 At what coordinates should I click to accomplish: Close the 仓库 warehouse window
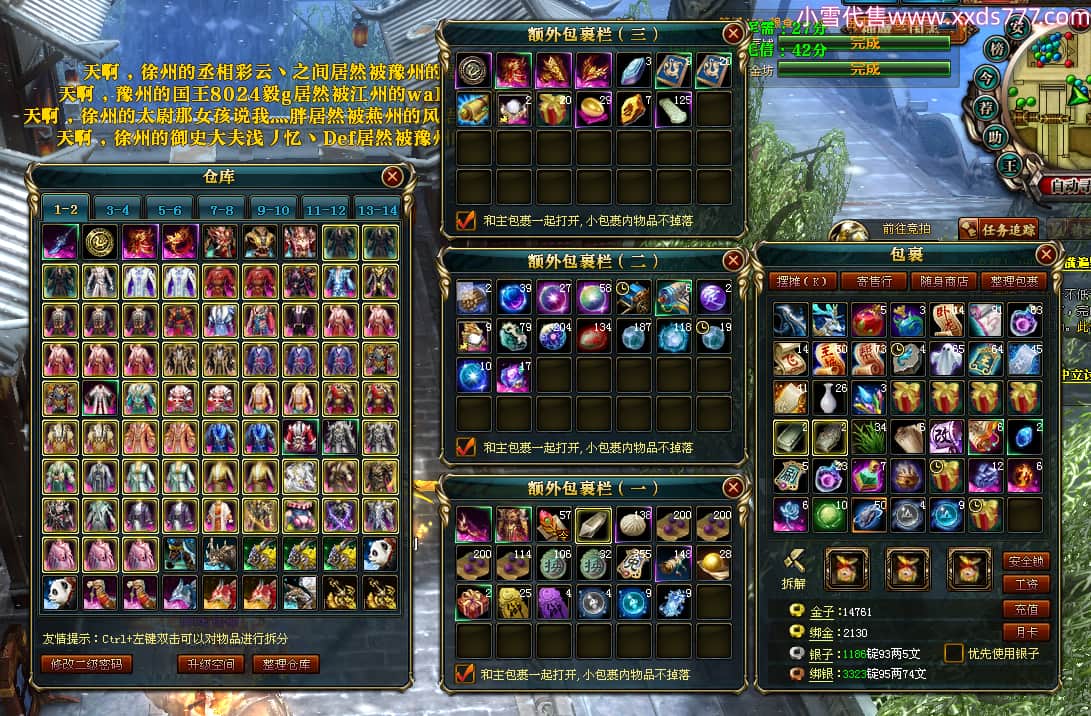coord(393,177)
